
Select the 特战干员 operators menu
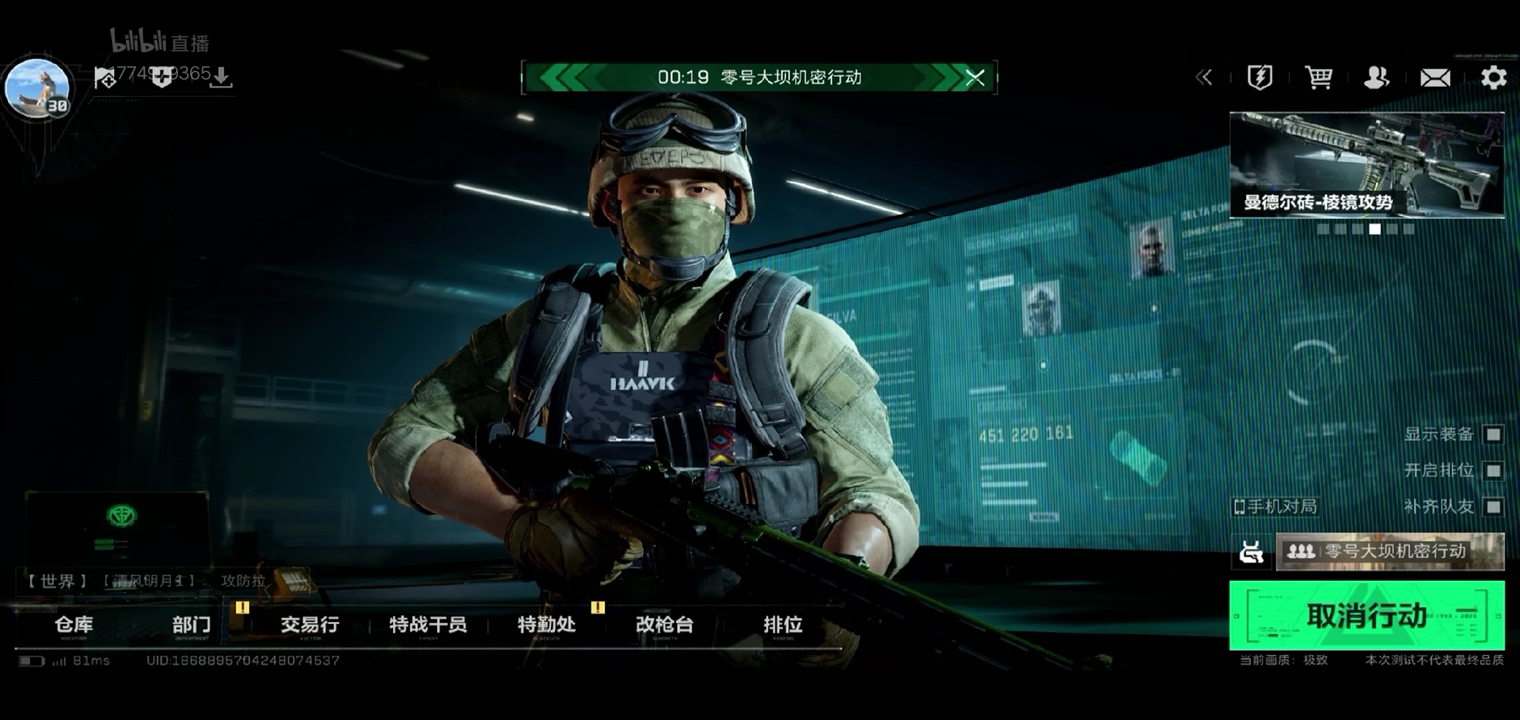[428, 625]
